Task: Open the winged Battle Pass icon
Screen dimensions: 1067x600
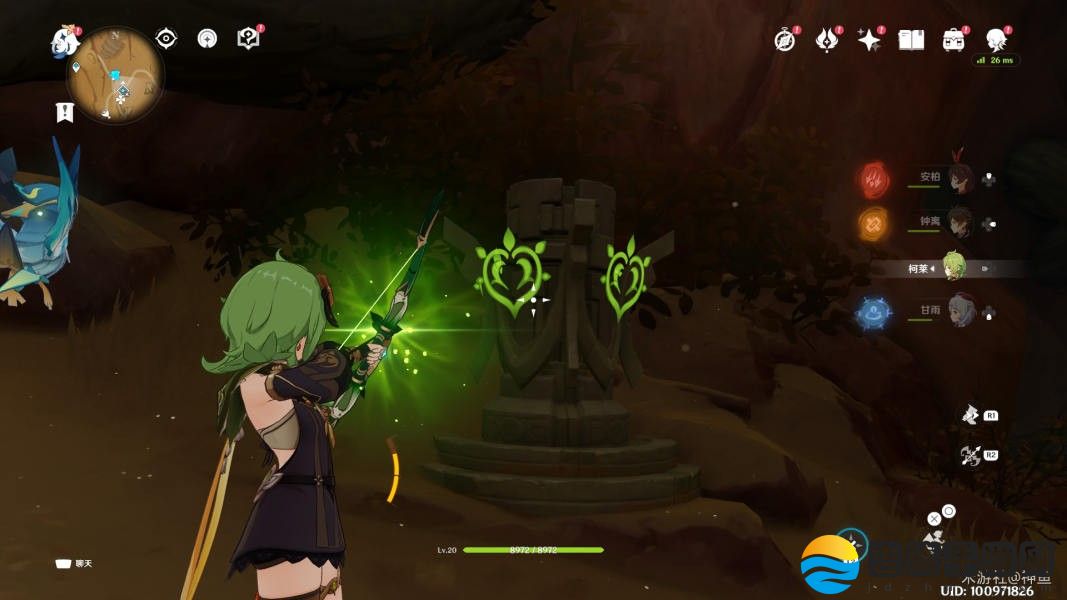Action: 827,40
